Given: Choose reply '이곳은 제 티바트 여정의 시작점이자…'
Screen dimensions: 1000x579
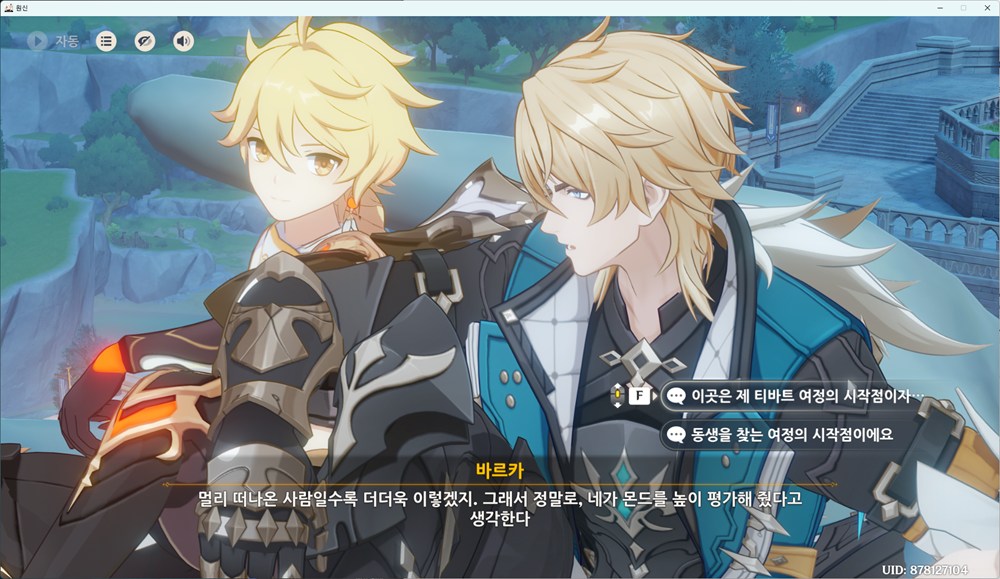Looking at the screenshot, I should (795, 395).
